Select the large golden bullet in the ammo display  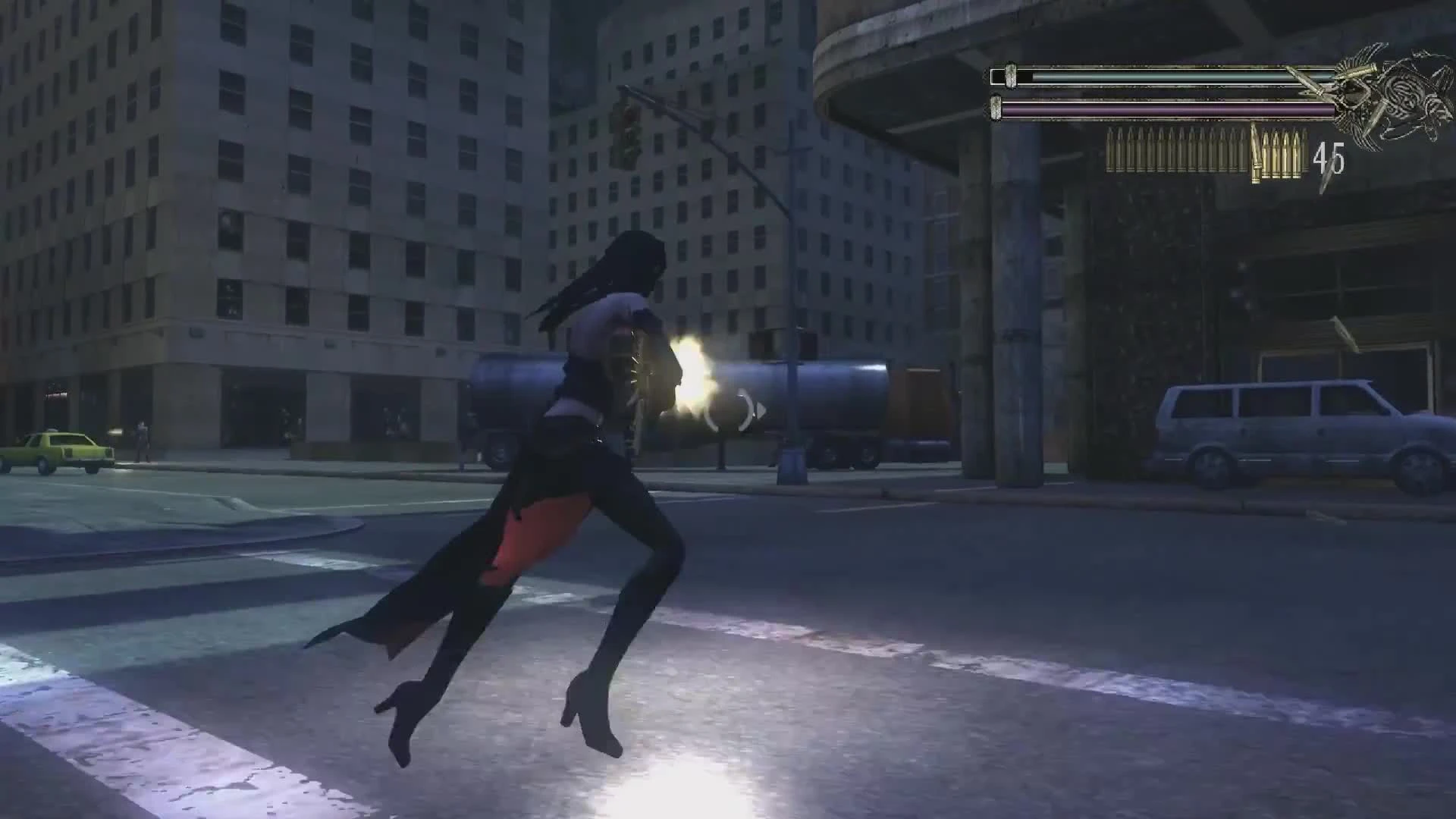click(1257, 155)
